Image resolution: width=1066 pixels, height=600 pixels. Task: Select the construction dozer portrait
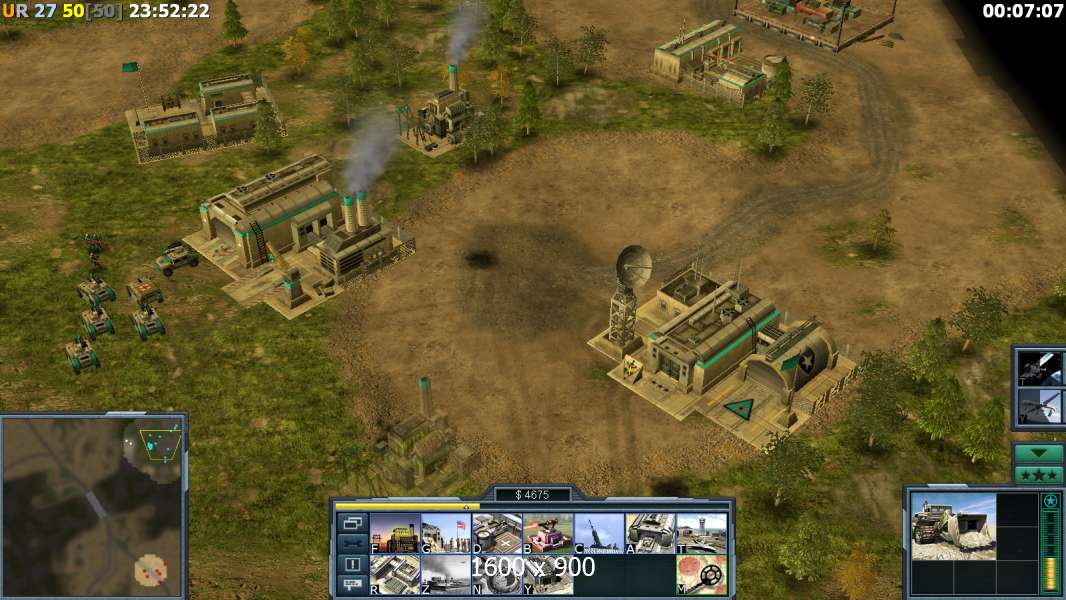pyautogui.click(x=953, y=527)
